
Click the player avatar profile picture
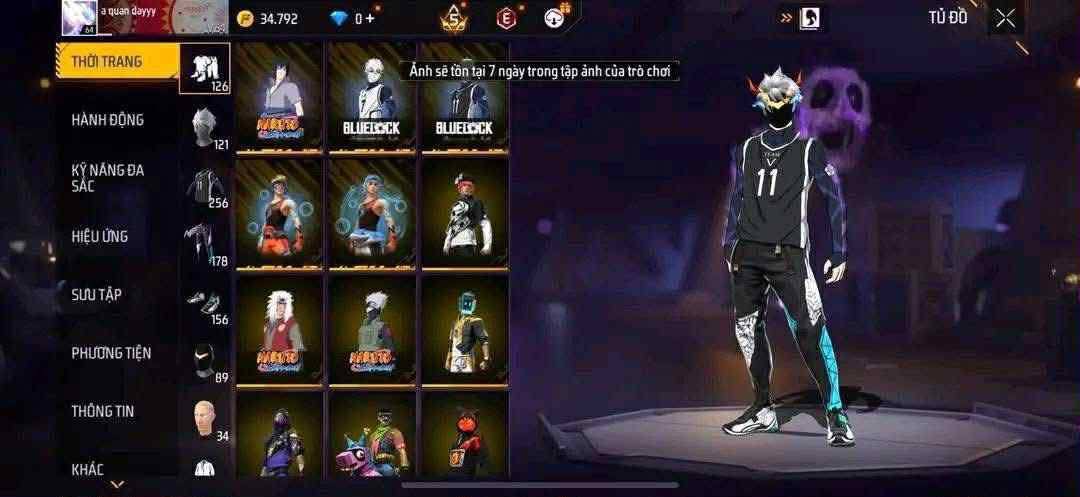point(78,17)
